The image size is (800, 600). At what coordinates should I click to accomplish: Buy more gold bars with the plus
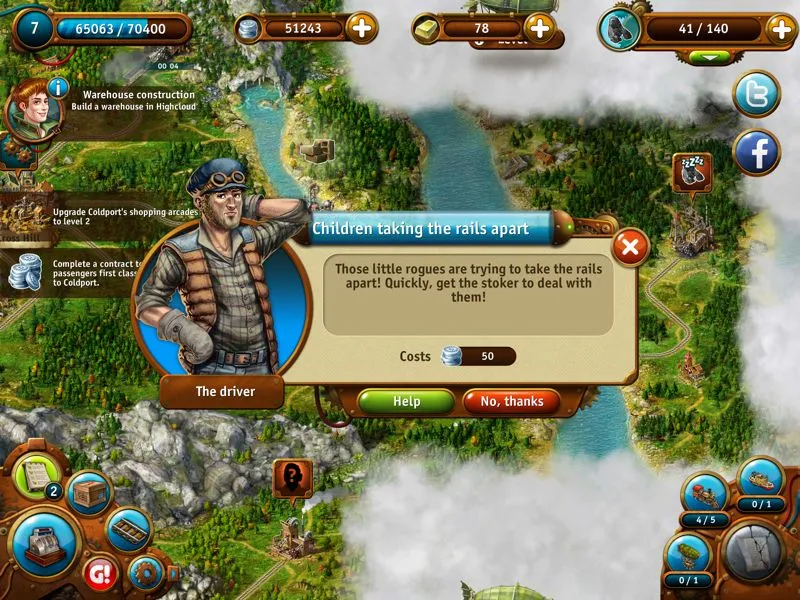pyautogui.click(x=540, y=28)
